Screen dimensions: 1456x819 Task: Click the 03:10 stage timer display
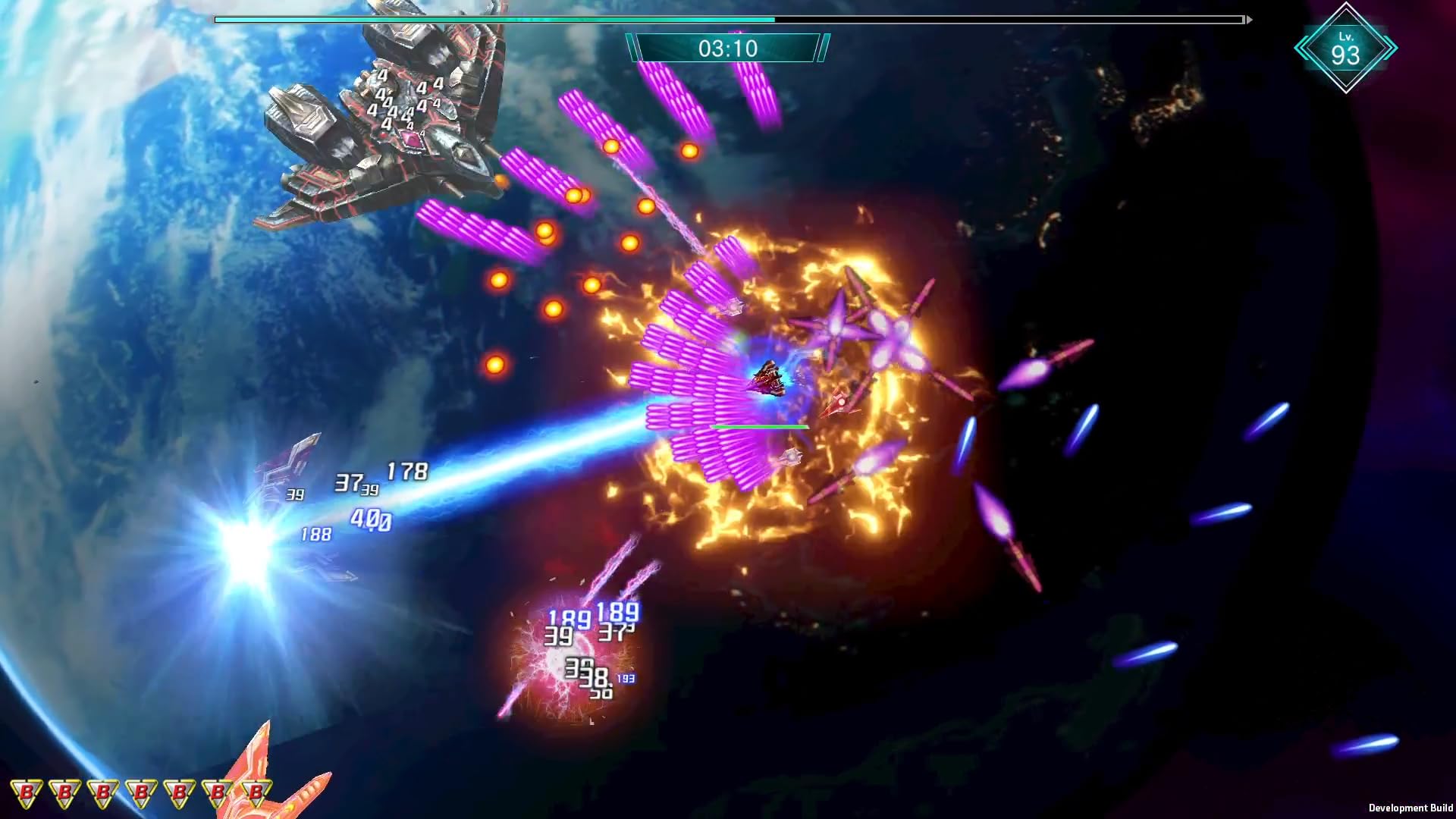click(726, 48)
